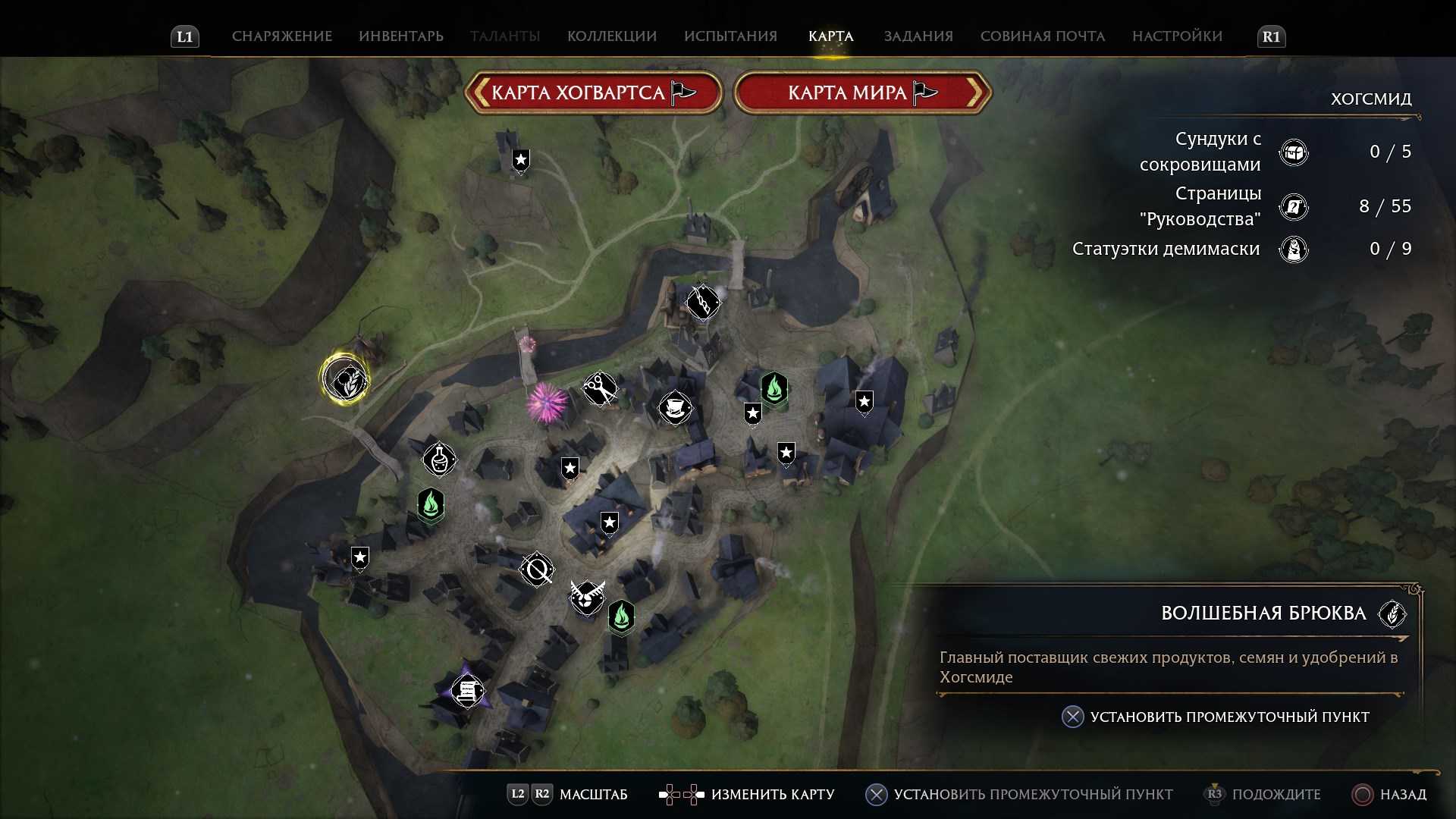Go to the Настройки tab
Image resolution: width=1456 pixels, height=819 pixels.
click(x=1177, y=36)
